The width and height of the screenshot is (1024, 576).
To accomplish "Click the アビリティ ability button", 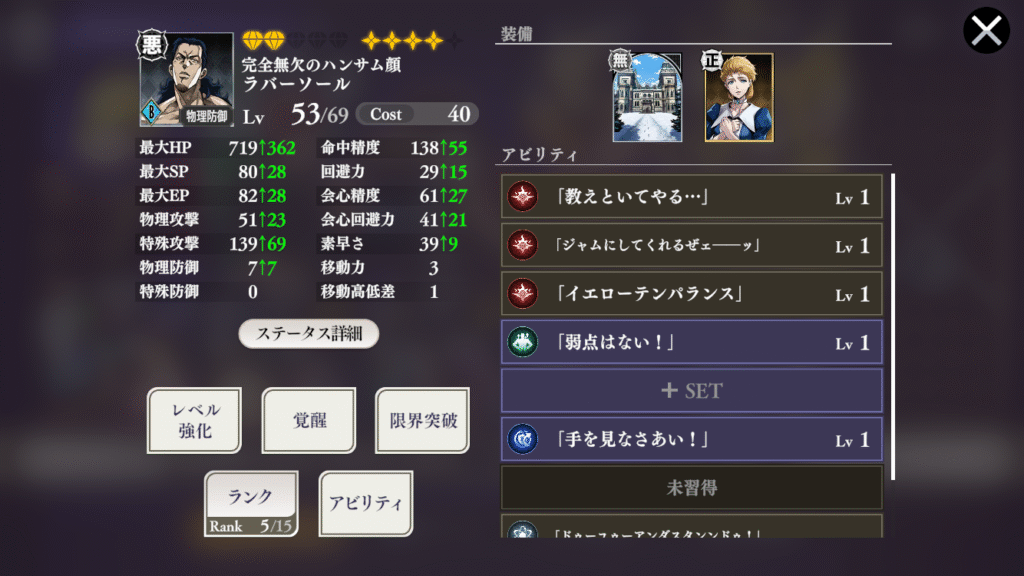I will coord(365,503).
